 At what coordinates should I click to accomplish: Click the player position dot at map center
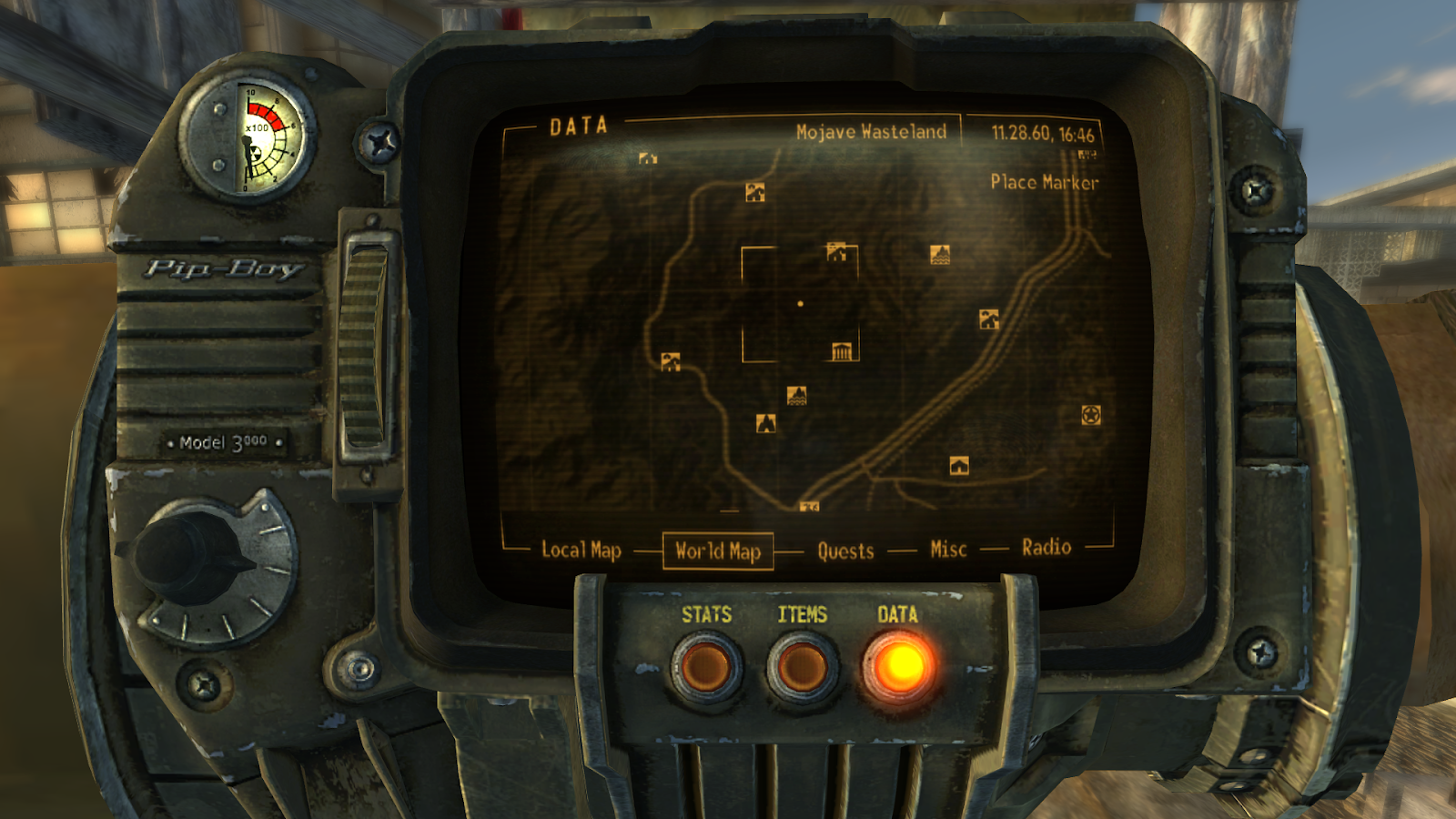[800, 303]
